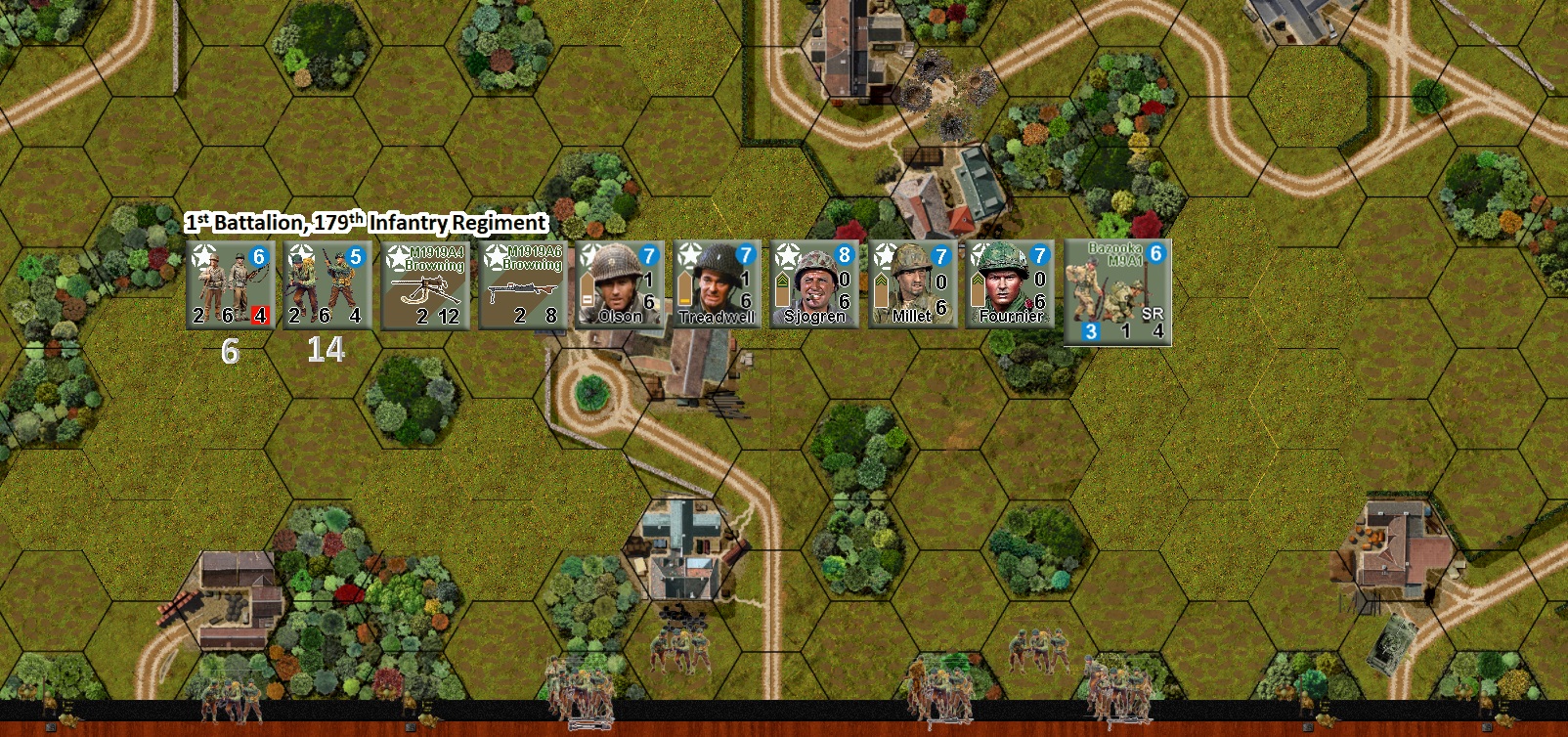Click the stack count 6 under the first squad

[230, 348]
